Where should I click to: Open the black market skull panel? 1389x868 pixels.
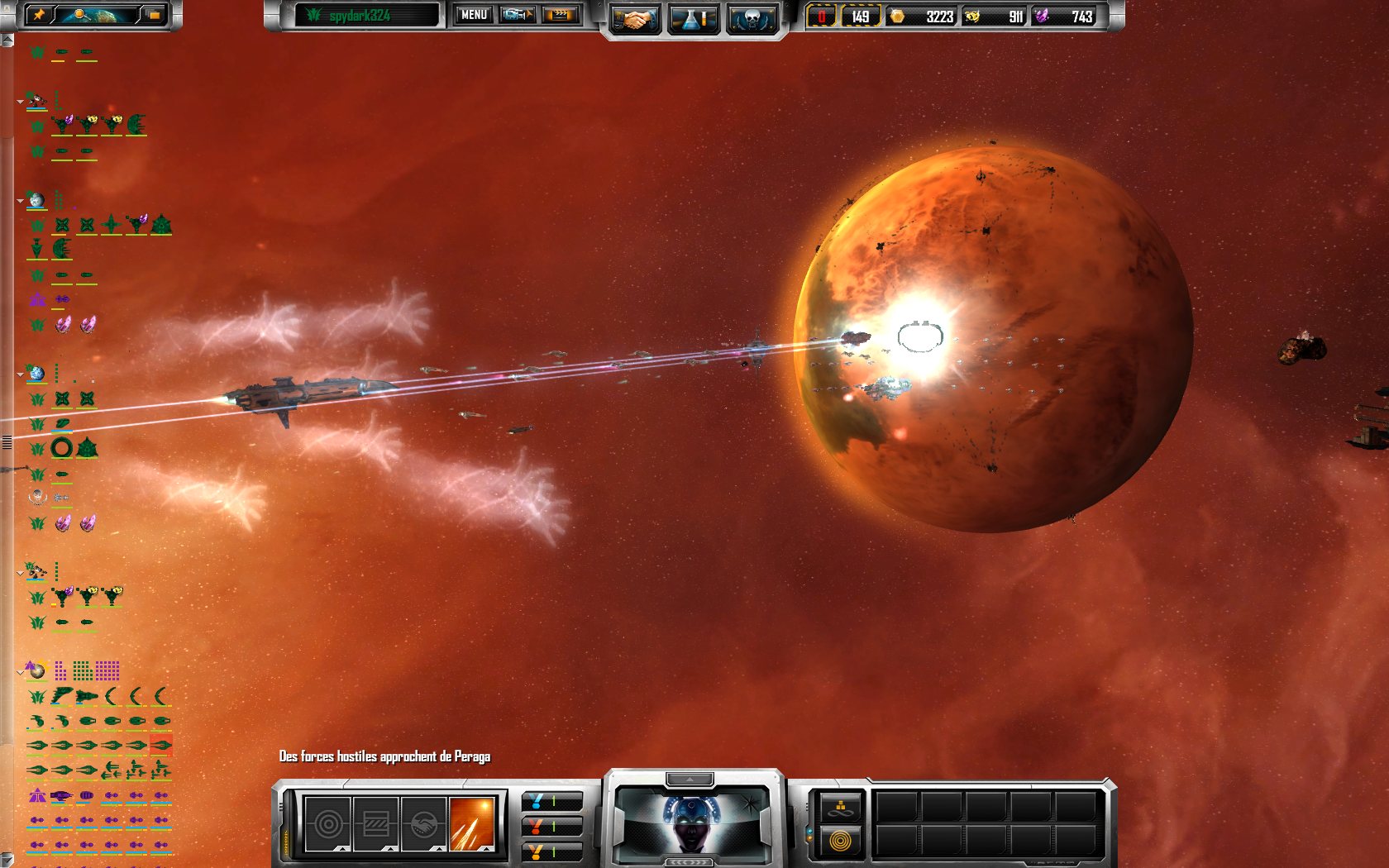[x=750, y=18]
